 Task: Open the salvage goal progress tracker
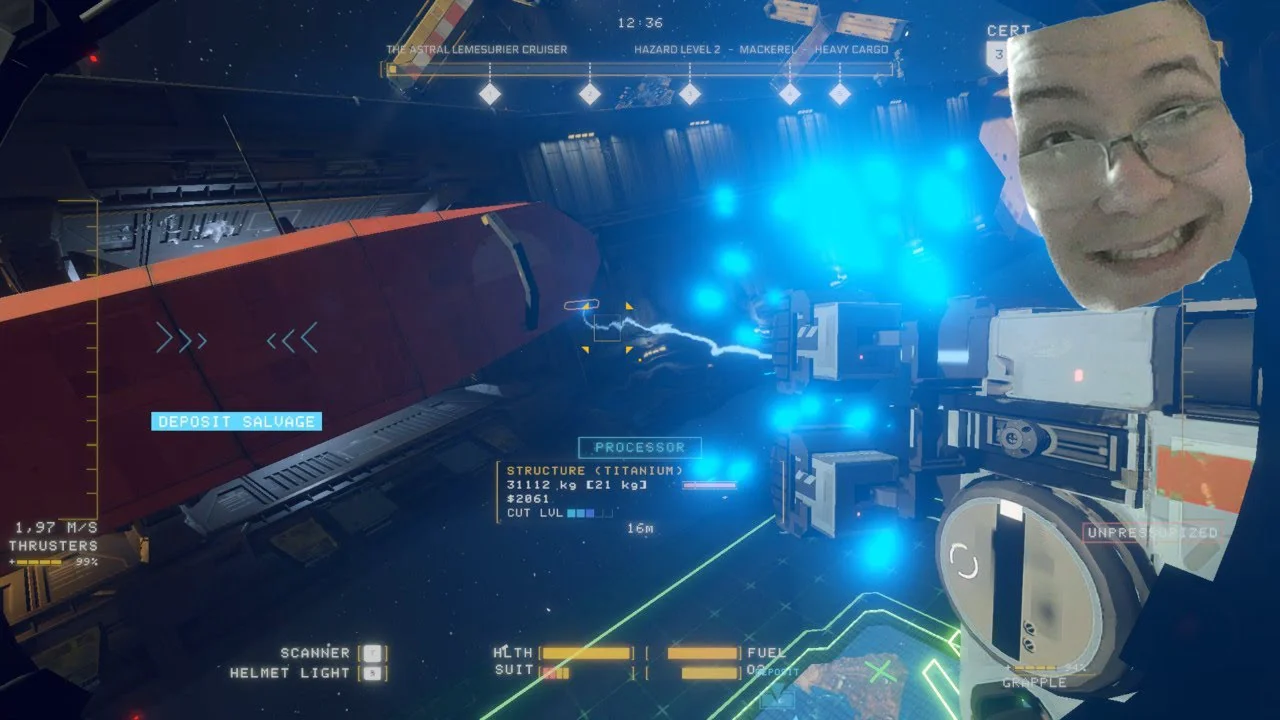(639, 71)
